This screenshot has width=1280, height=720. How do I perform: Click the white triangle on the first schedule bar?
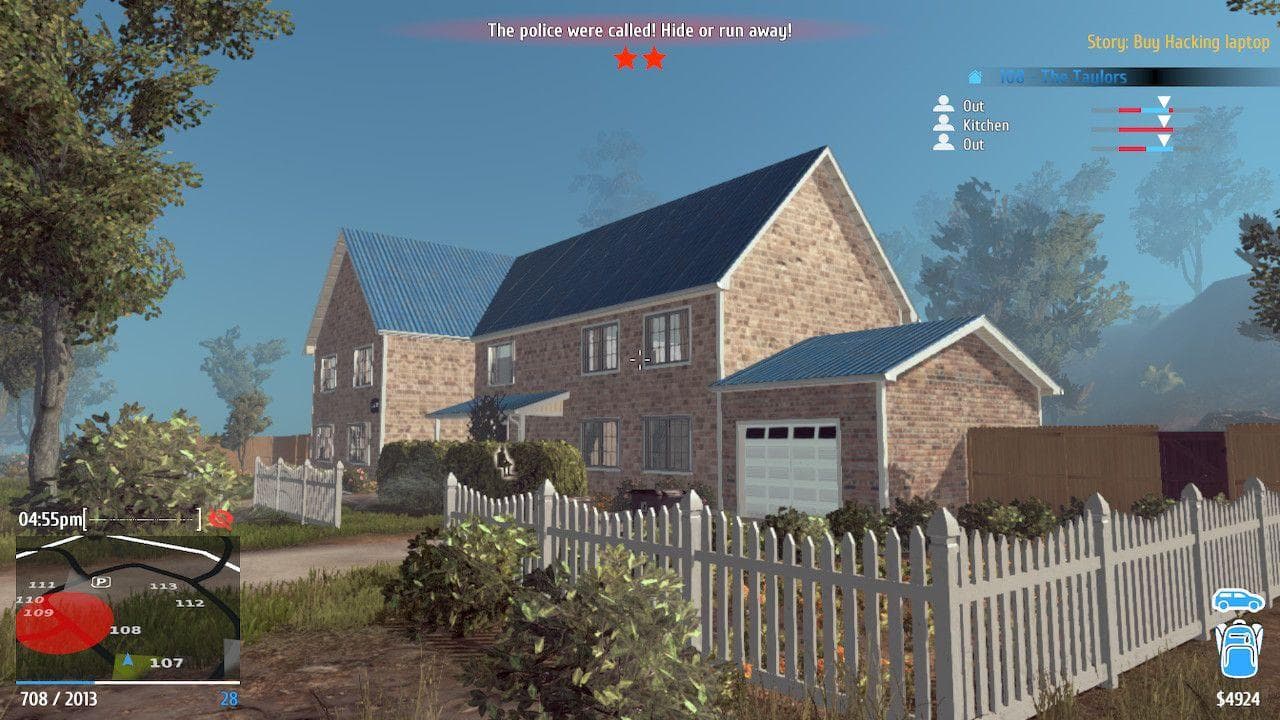(x=1163, y=102)
